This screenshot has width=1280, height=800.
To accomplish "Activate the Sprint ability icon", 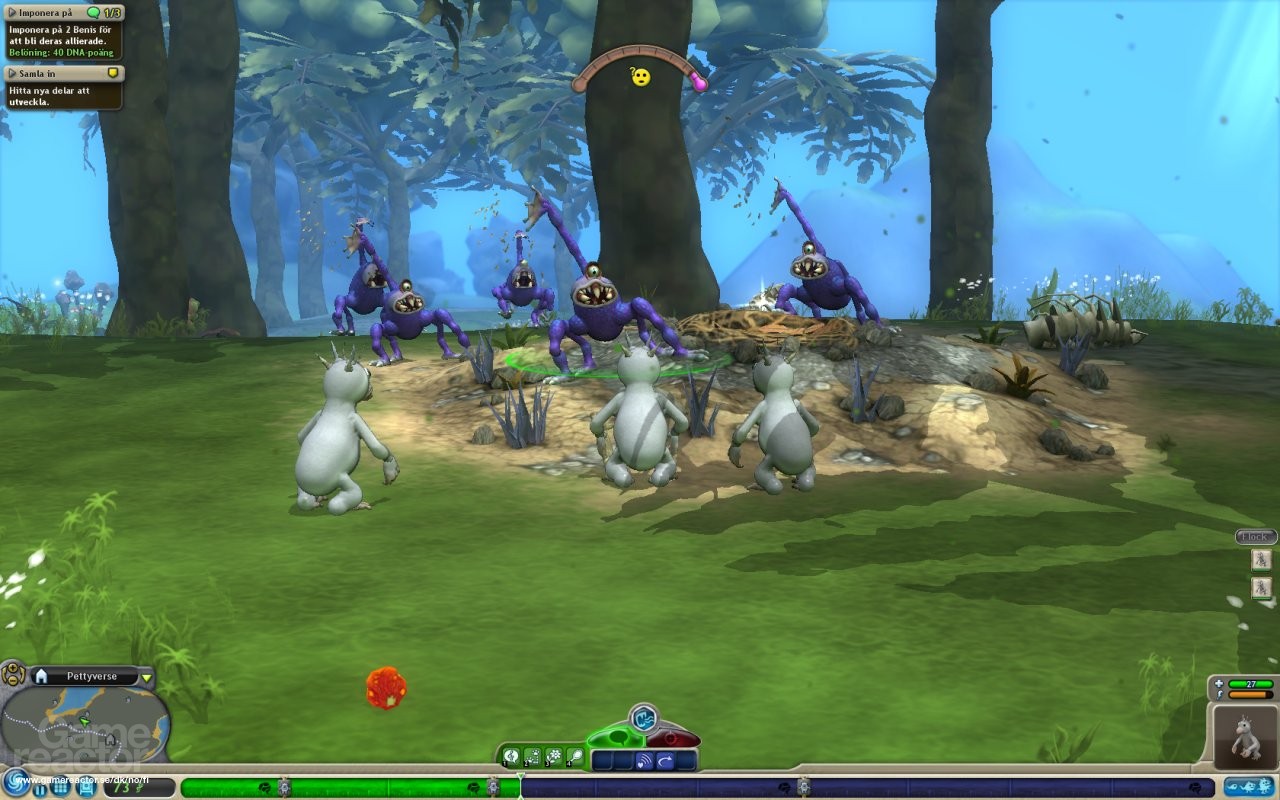I will click(665, 758).
